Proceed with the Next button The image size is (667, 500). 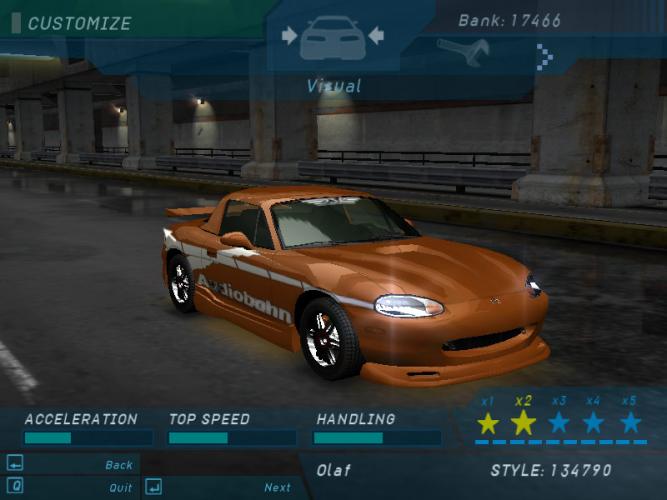click(x=277, y=488)
